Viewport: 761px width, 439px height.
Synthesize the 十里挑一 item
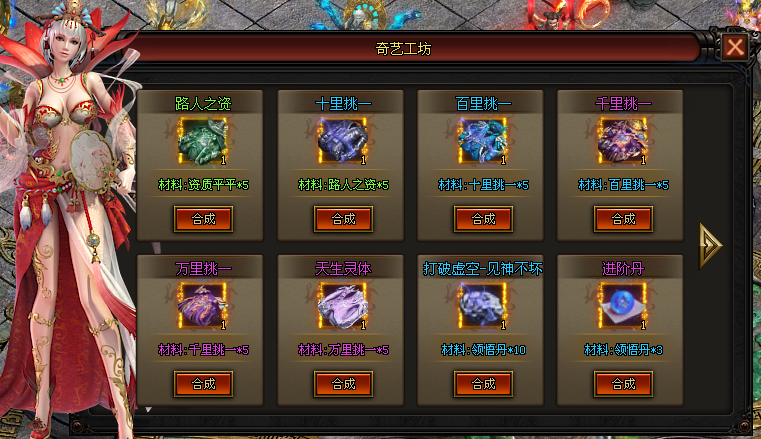pyautogui.click(x=343, y=218)
